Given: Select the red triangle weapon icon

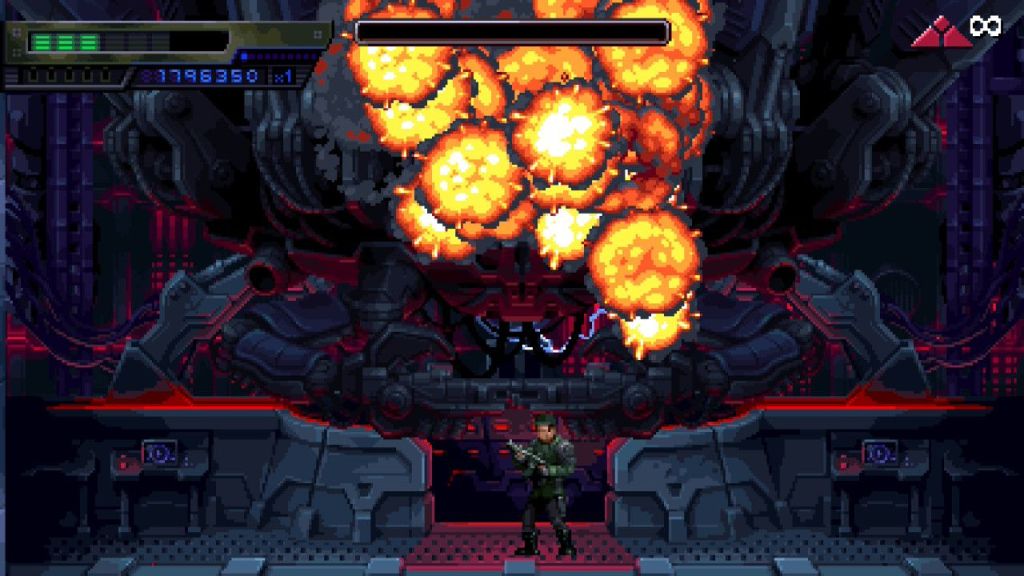Looking at the screenshot, I should pos(940,32).
